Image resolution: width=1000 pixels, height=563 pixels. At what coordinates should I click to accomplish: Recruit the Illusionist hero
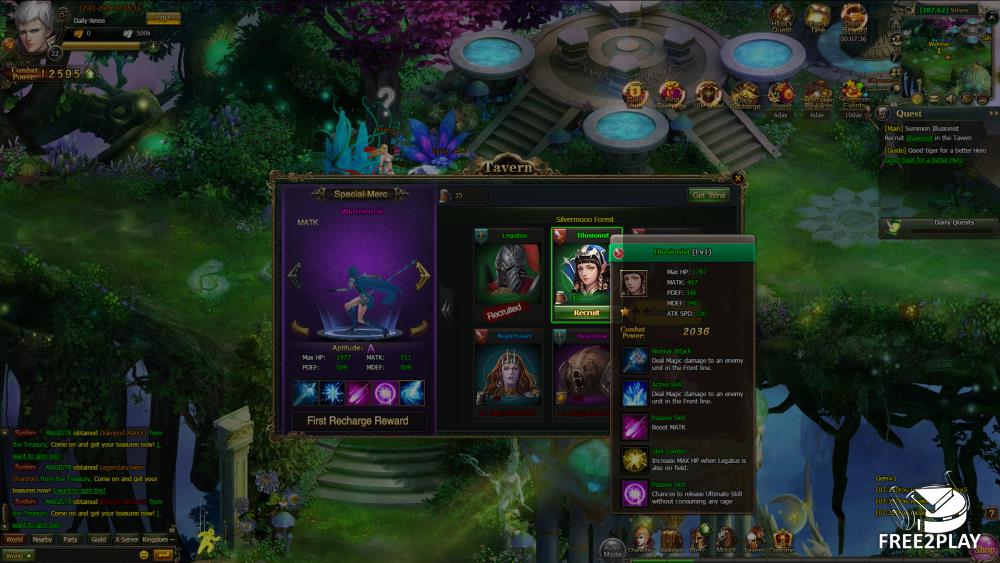586,313
